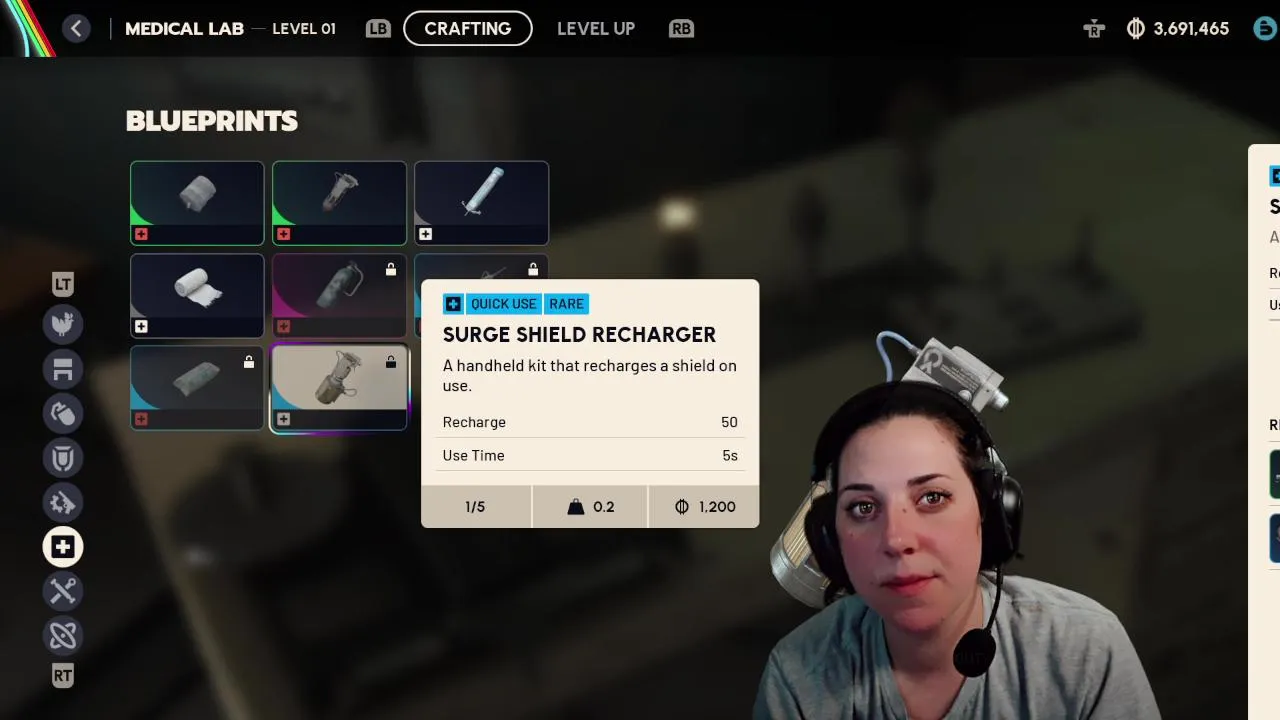Select the white cloth roll blueprint

(x=197, y=295)
